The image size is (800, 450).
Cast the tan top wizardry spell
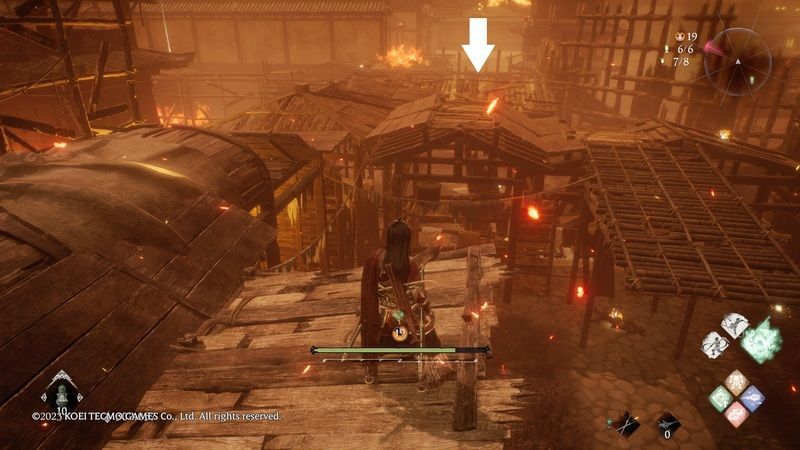pyautogui.click(x=738, y=383)
